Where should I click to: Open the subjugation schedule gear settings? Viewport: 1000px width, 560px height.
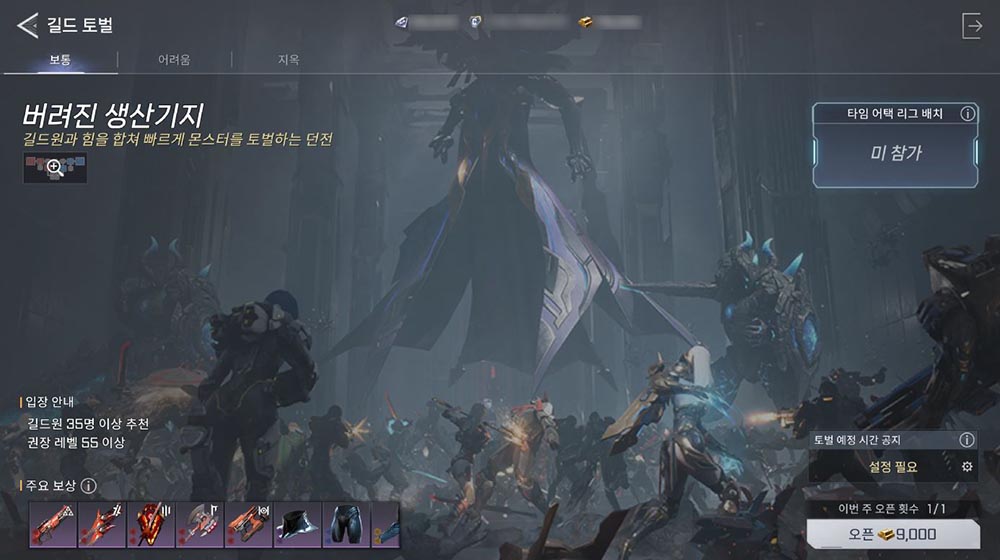coord(966,466)
